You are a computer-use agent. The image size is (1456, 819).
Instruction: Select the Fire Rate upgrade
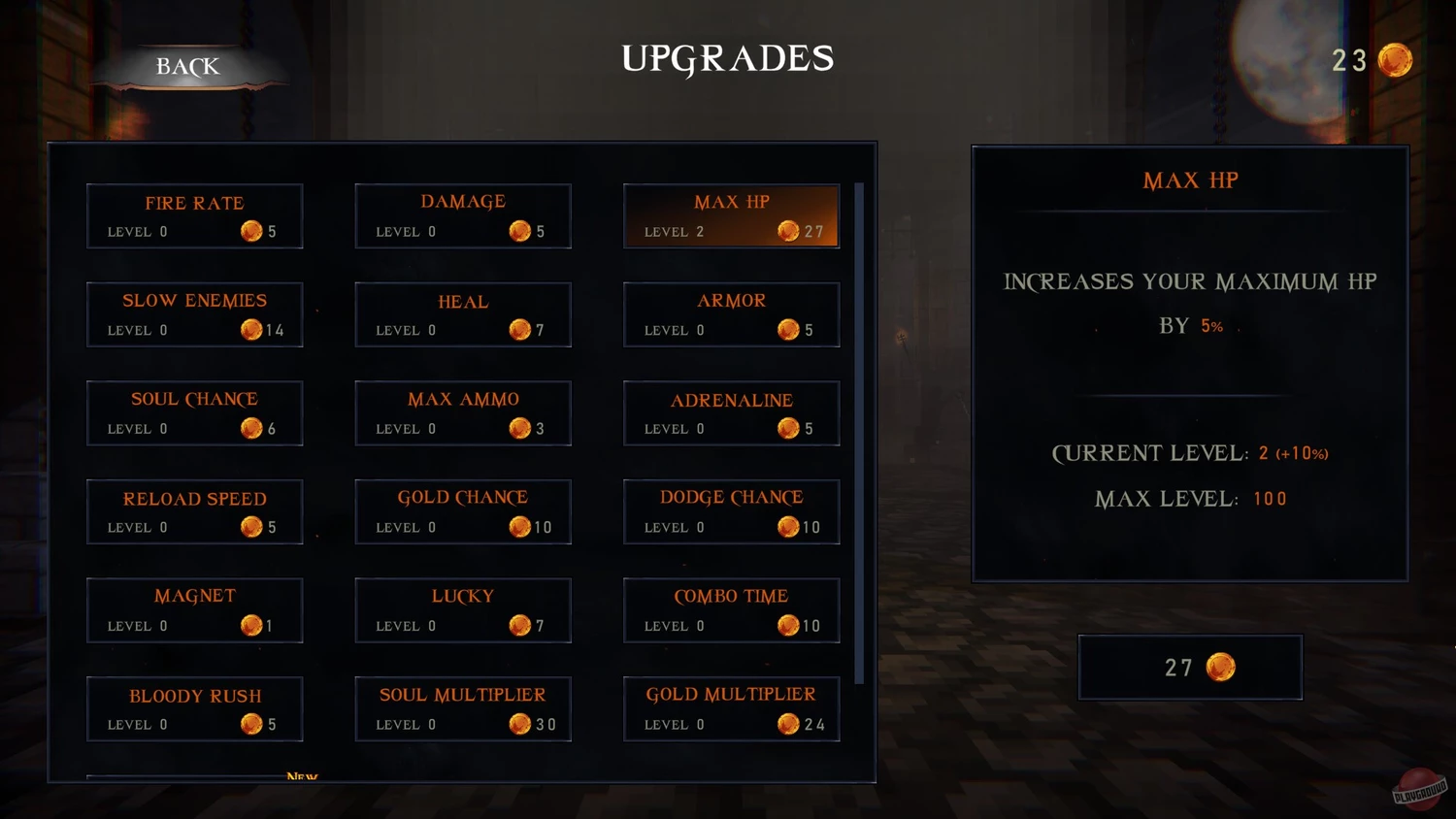coord(194,215)
